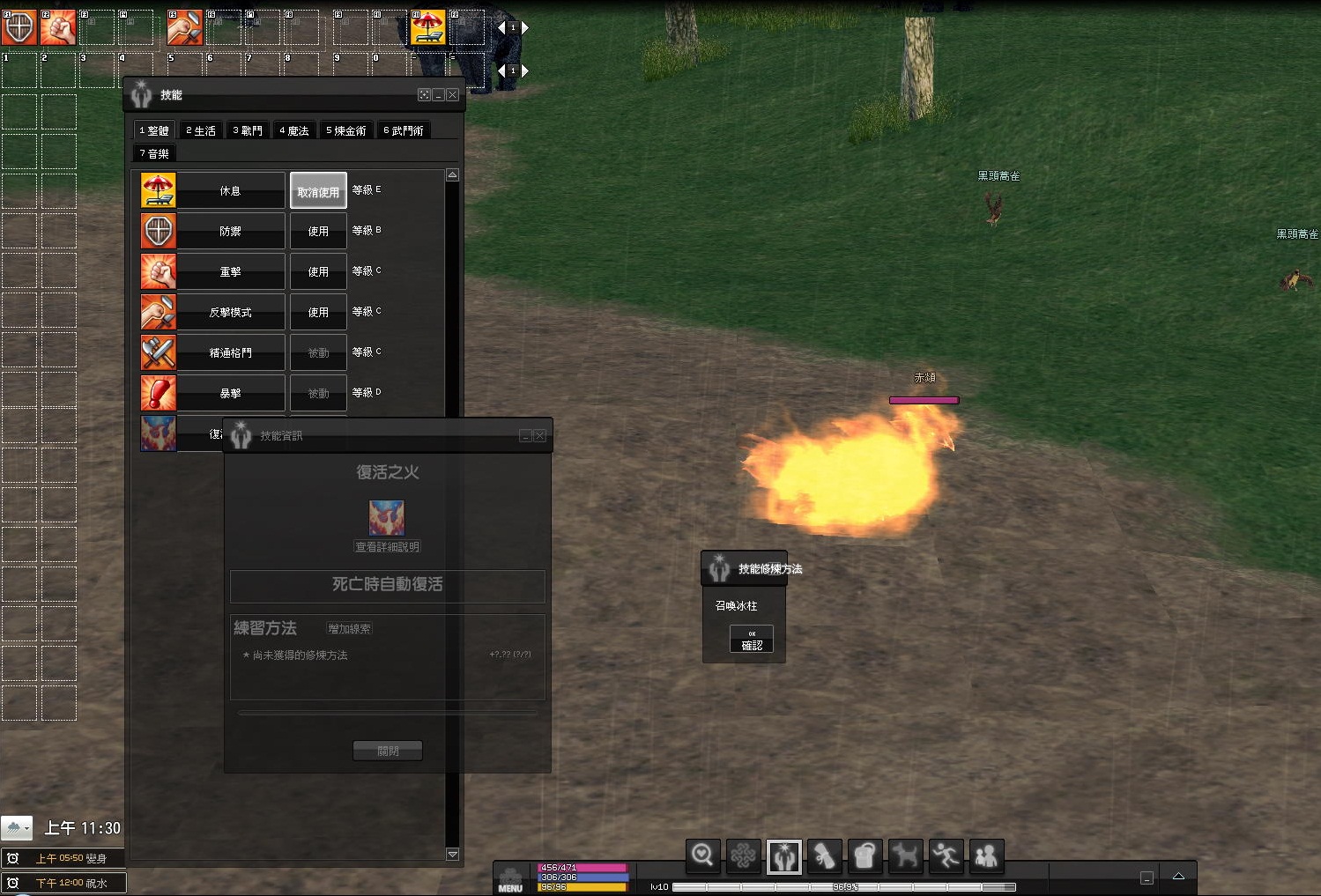This screenshot has width=1321, height=896.
Task: Use the 反擊模式 counterattack skill
Action: (x=318, y=313)
